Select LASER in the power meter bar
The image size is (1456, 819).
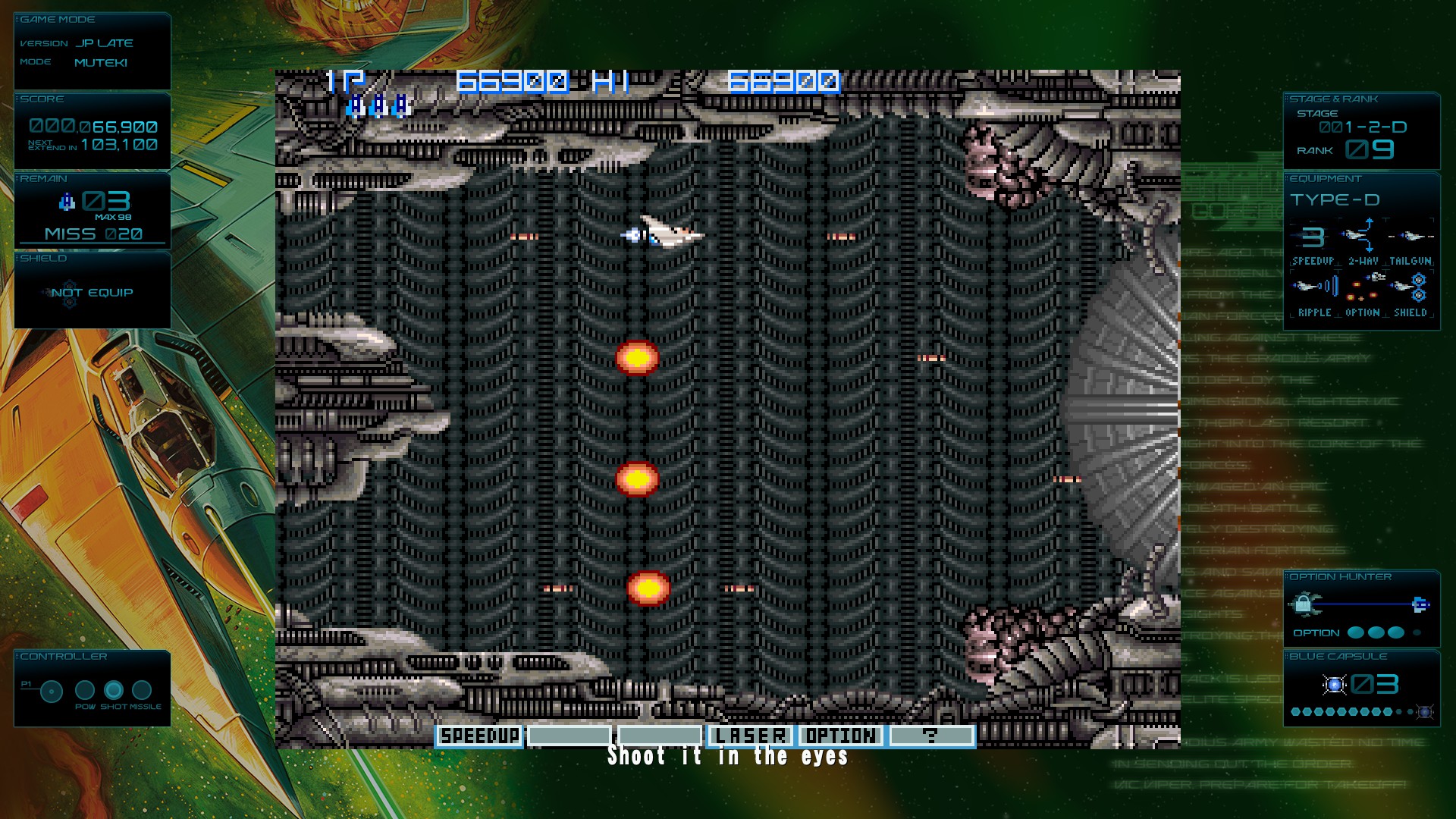click(751, 736)
